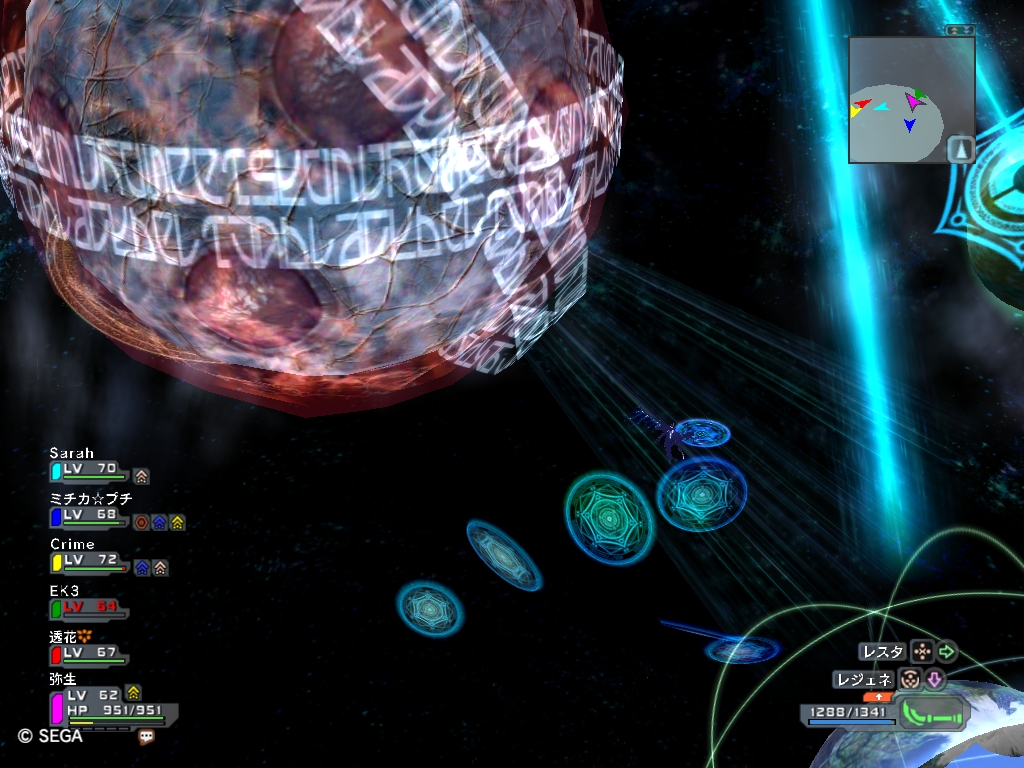Click the compass arrow button on the minimap
The image size is (1024, 768).
coord(960,149)
